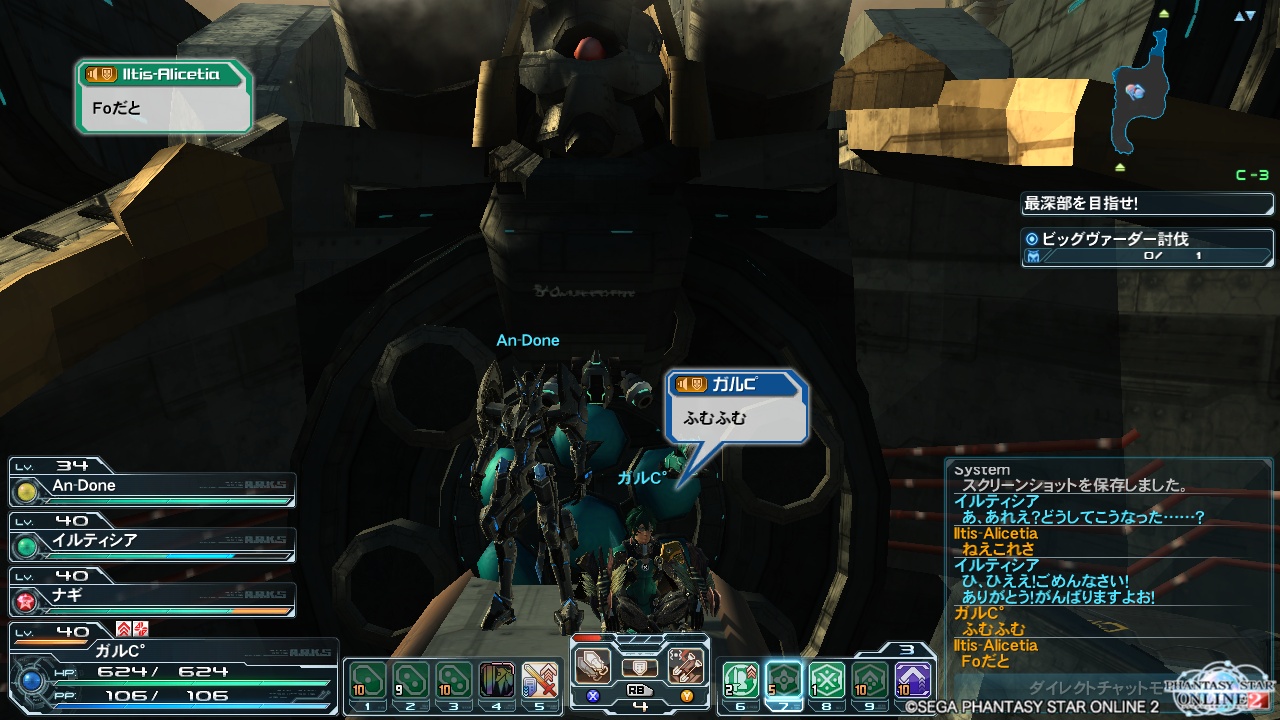Click the center shield icon in weapon palette
1280x720 pixels.
[x=640, y=666]
